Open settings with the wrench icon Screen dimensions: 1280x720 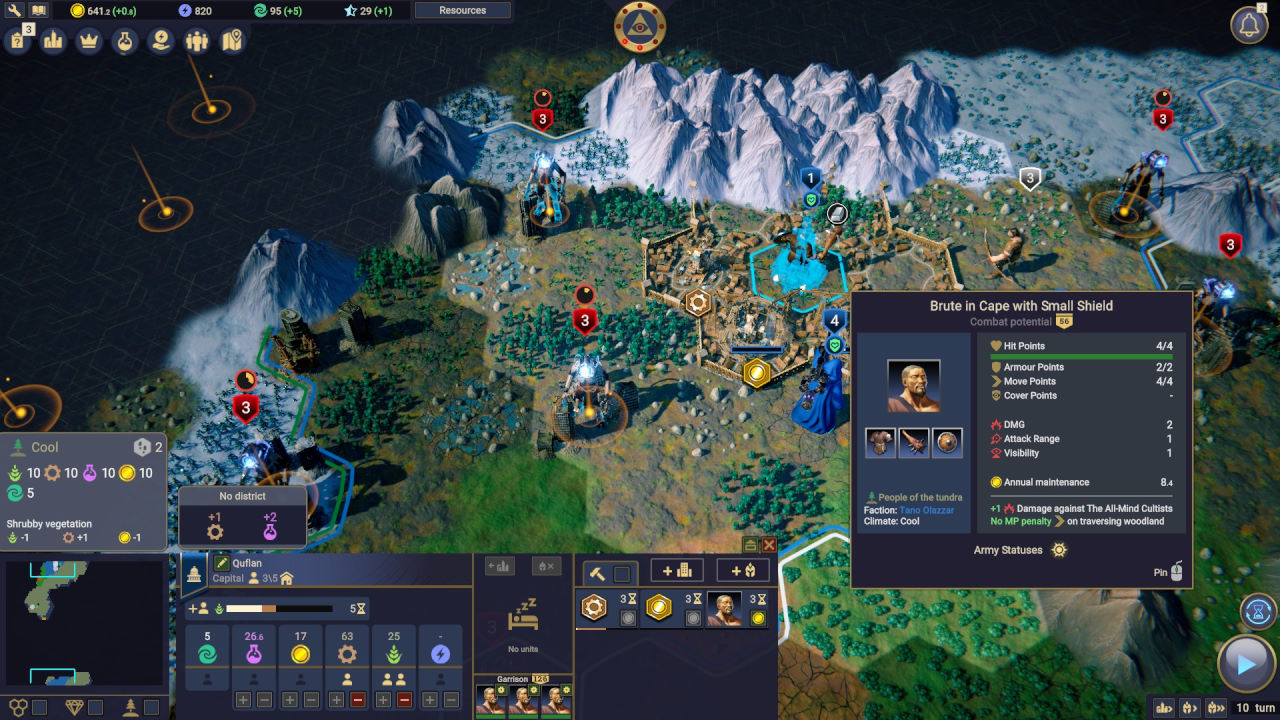[x=14, y=11]
